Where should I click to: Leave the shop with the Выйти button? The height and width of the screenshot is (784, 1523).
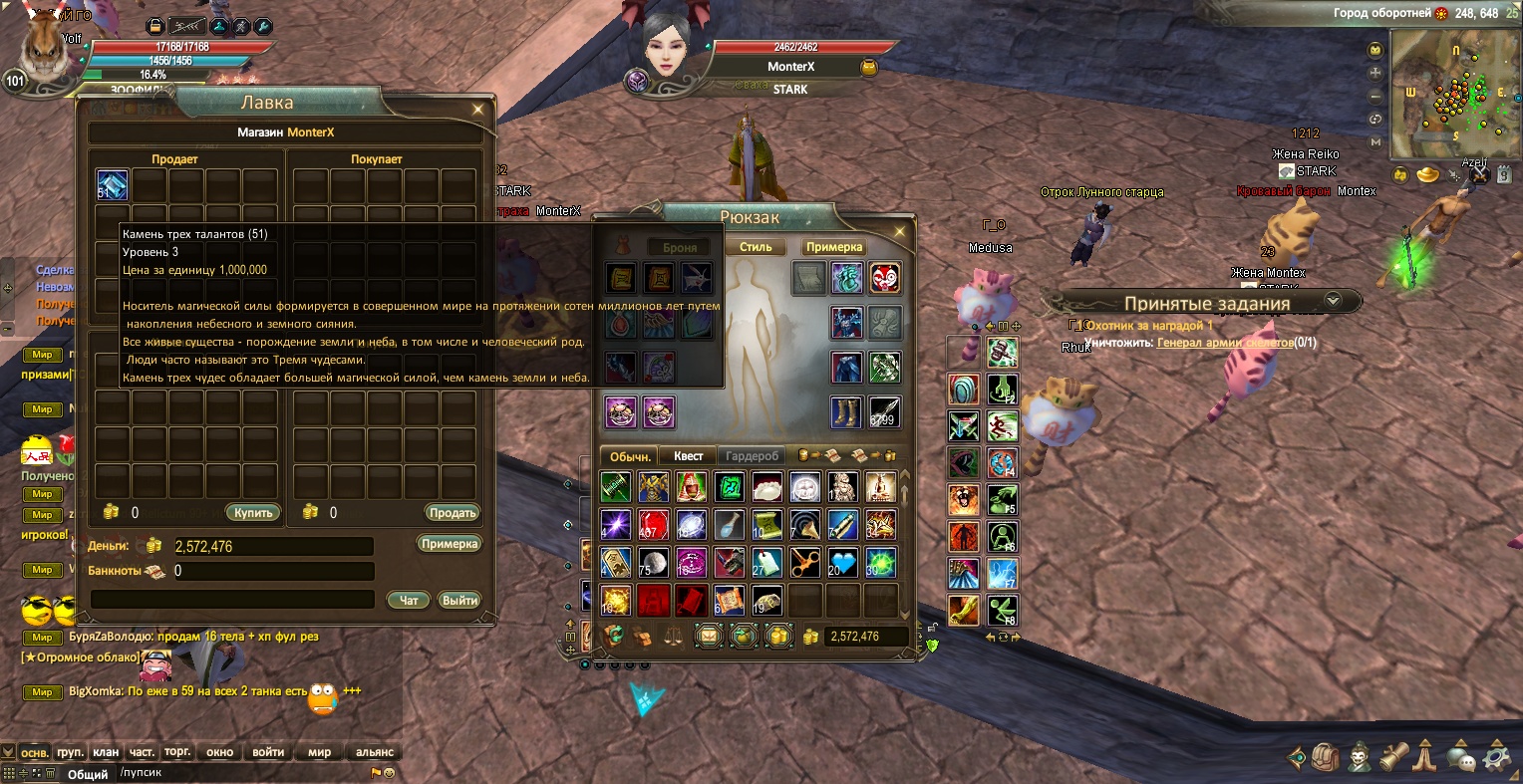tap(459, 601)
